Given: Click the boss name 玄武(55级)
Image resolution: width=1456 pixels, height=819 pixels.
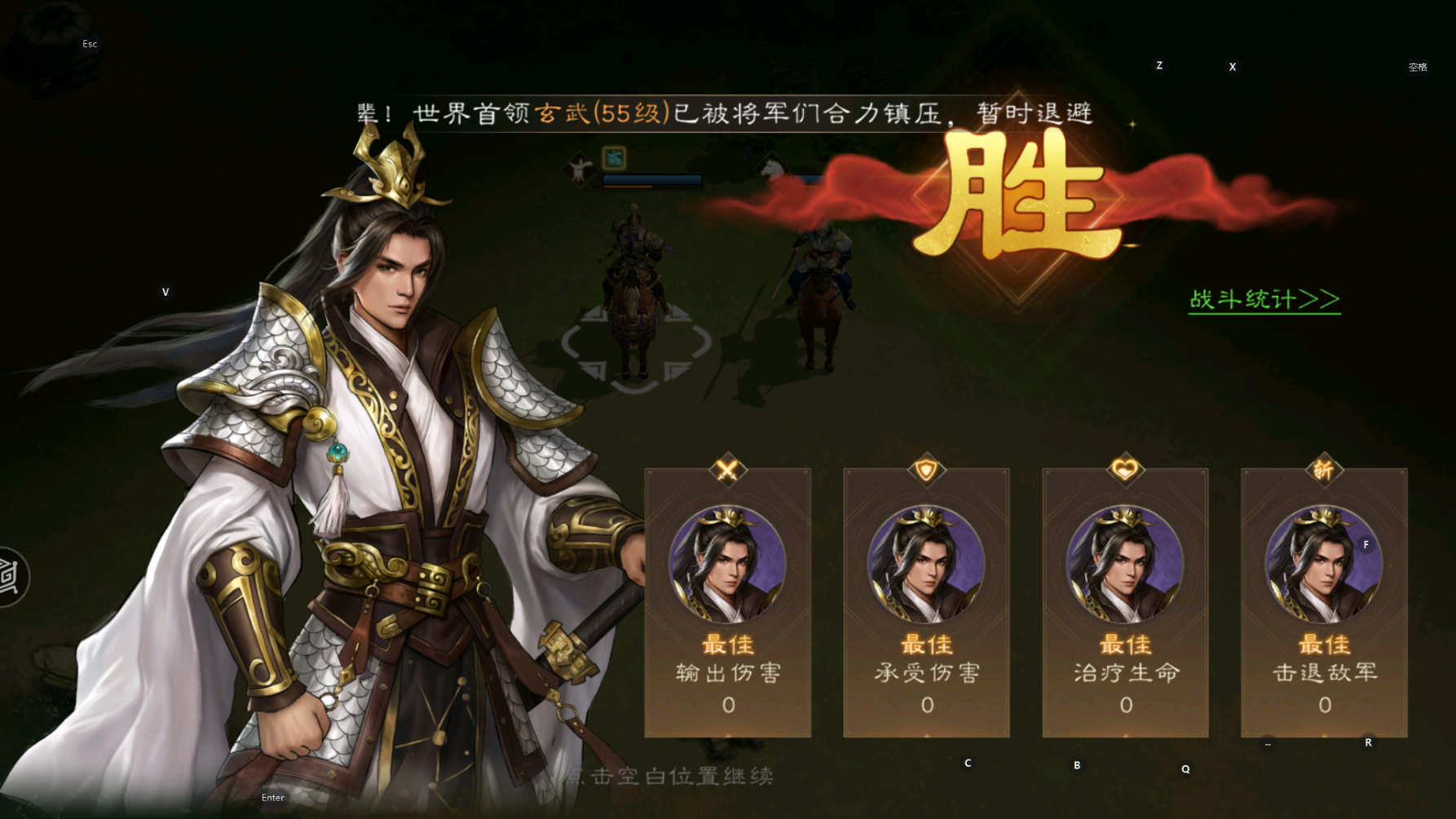Looking at the screenshot, I should coord(603,111).
